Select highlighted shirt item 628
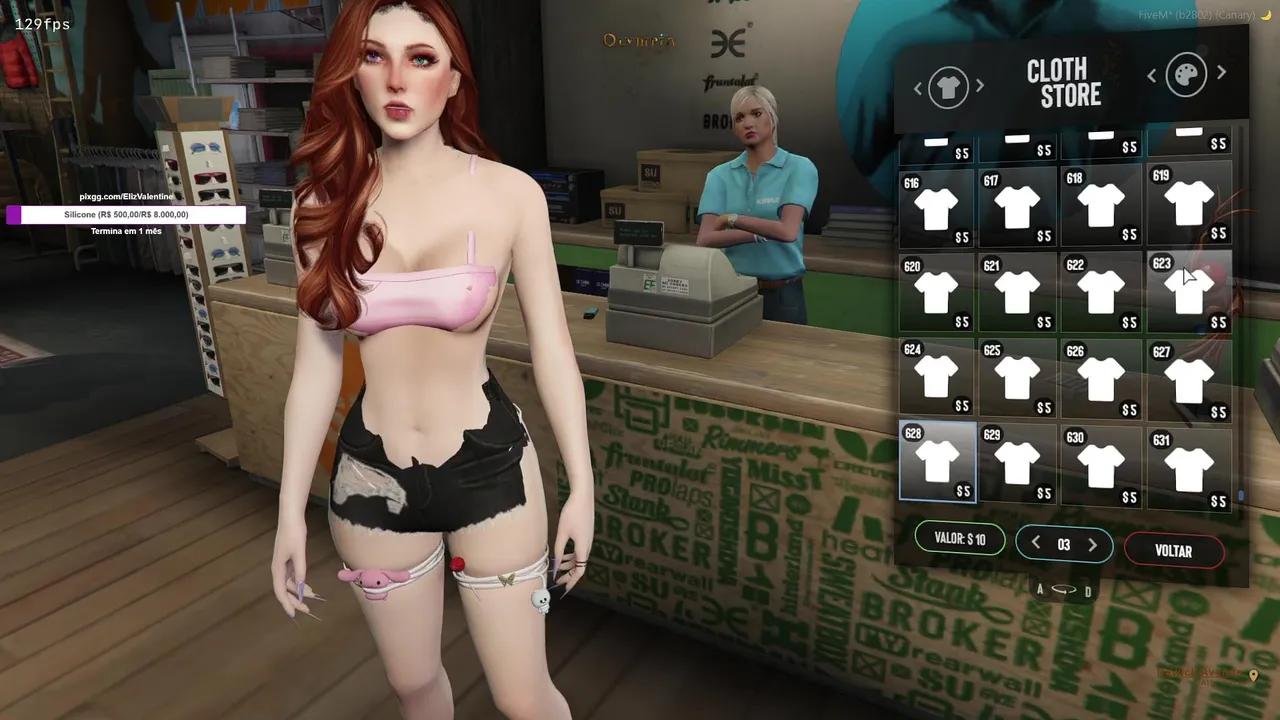The image size is (1280, 720). tap(938, 462)
